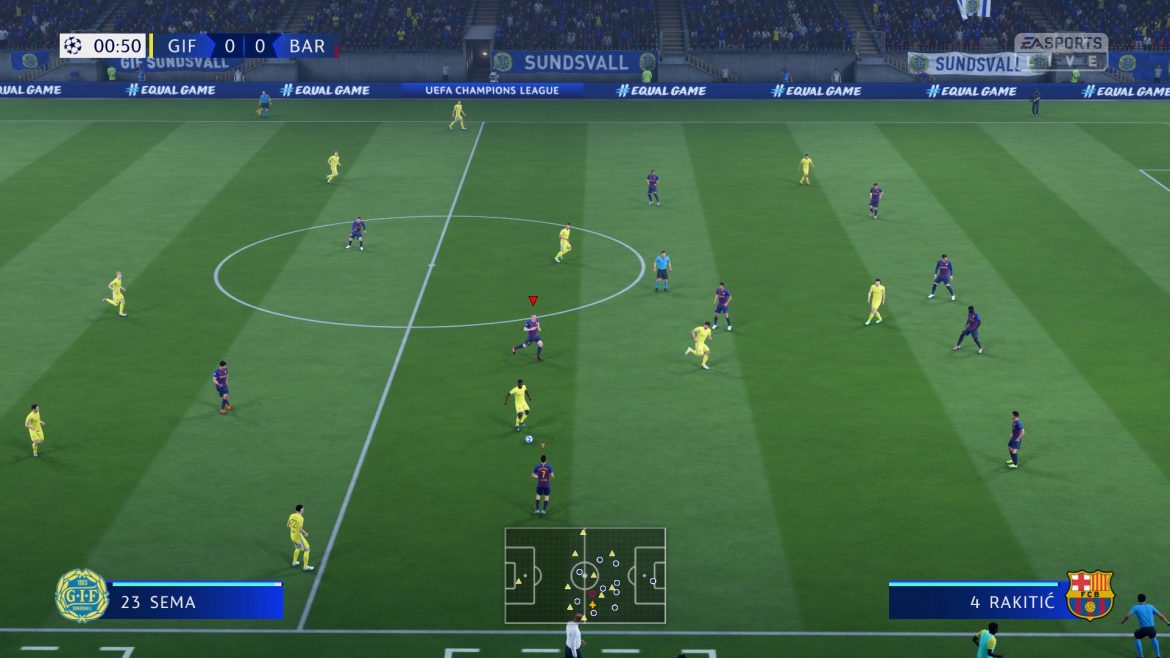This screenshot has height=658, width=1170.
Task: Click the FC Barcelona club crest
Action: pyautogui.click(x=1089, y=596)
